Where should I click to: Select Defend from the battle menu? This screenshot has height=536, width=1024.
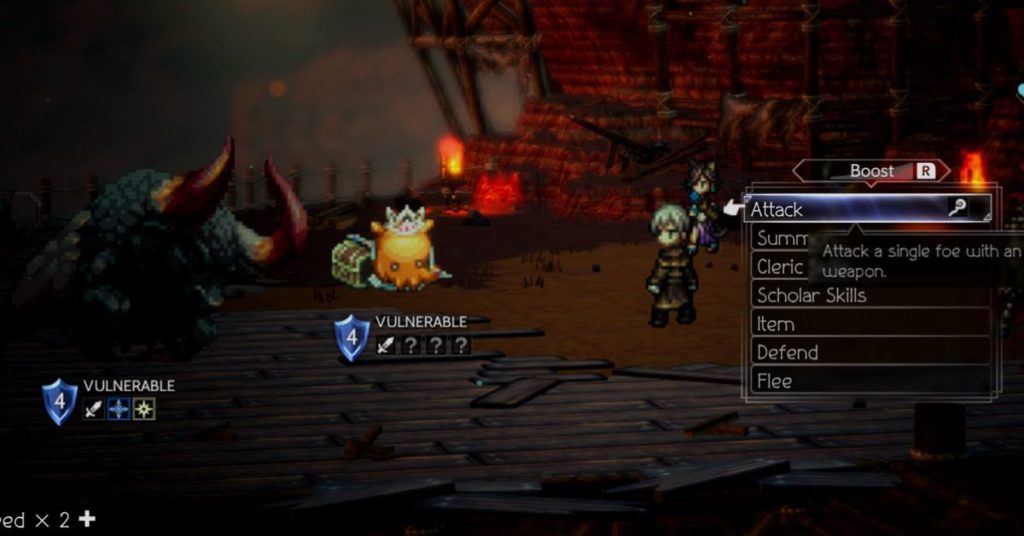[788, 352]
